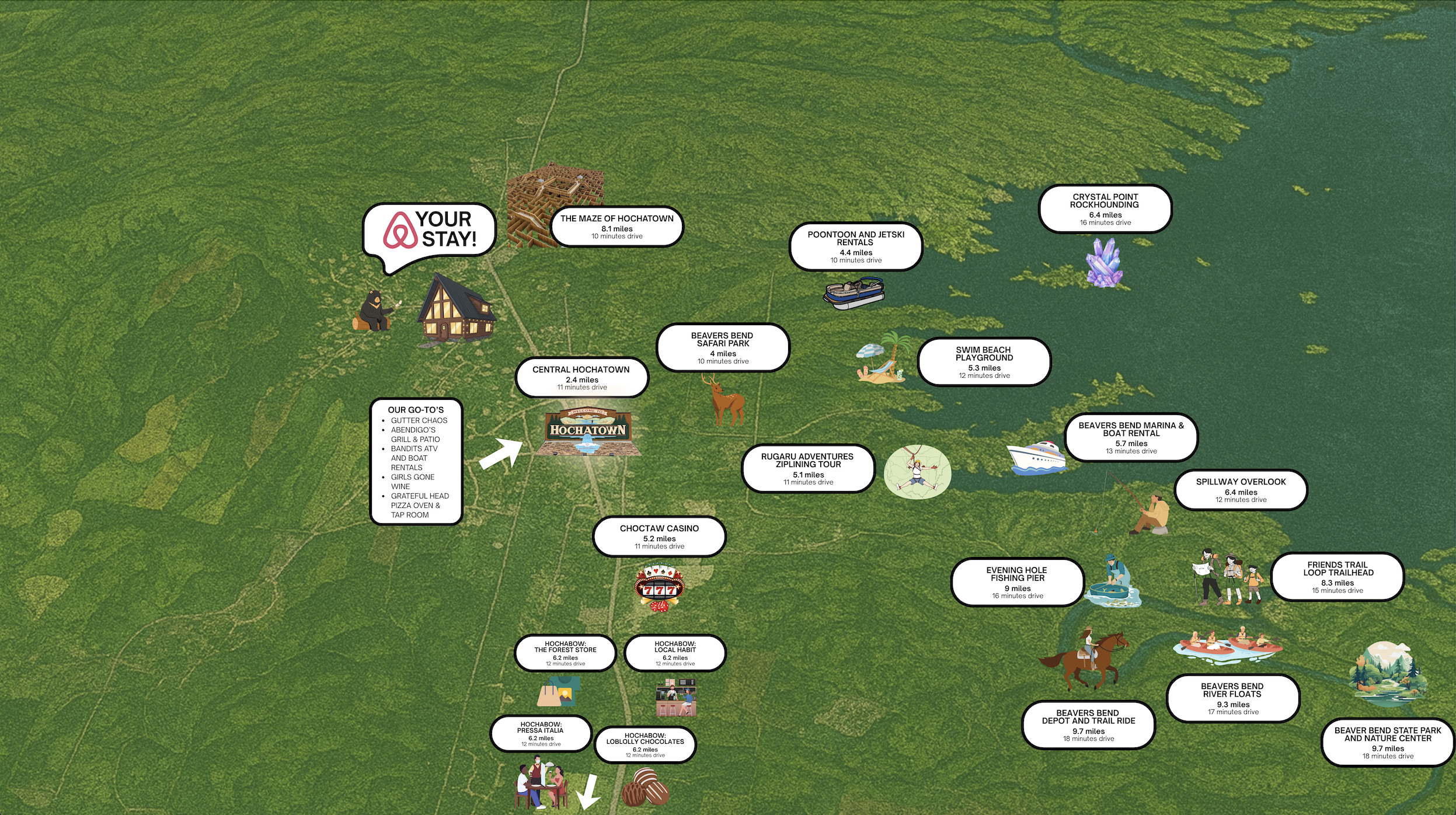Select the Your Stay speech bubble

(430, 229)
